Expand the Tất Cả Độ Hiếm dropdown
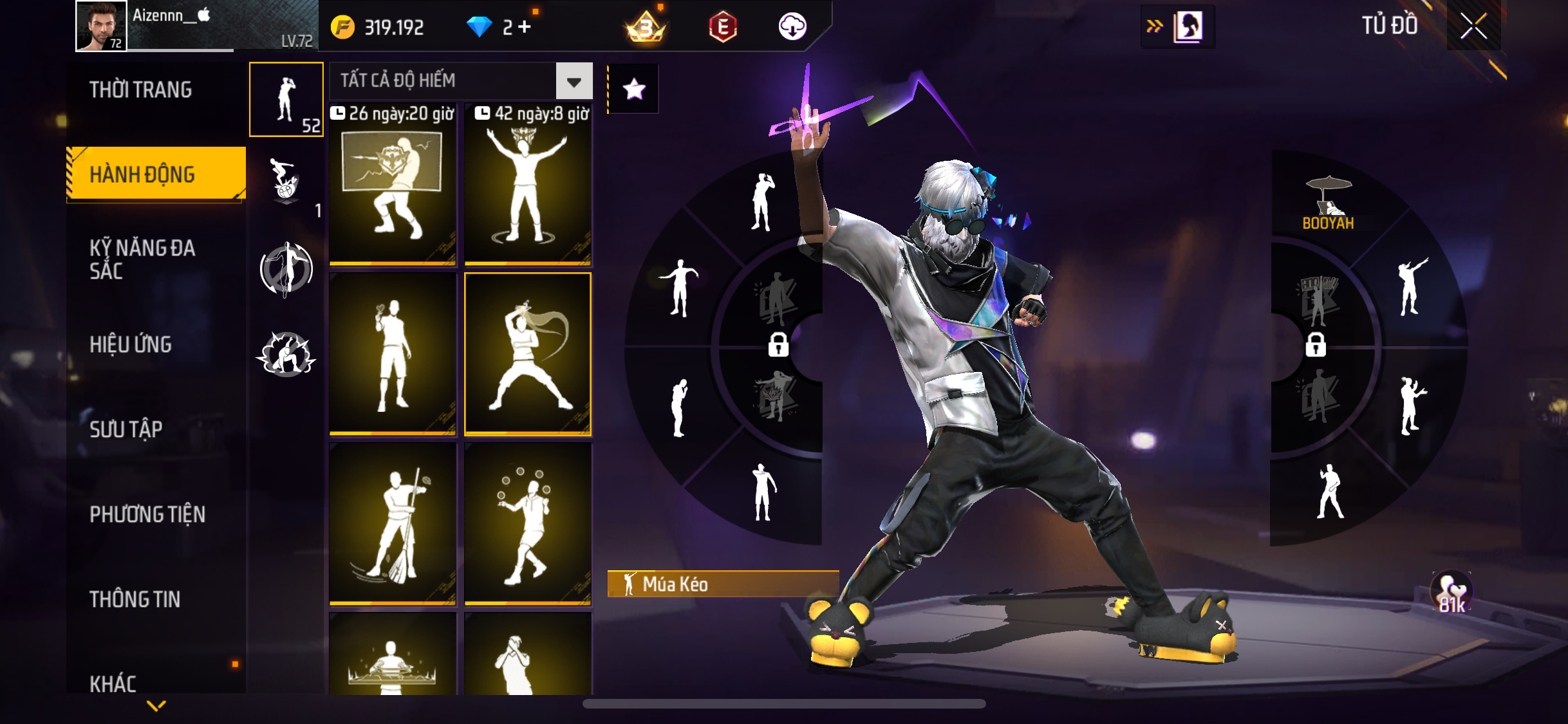 tap(574, 82)
